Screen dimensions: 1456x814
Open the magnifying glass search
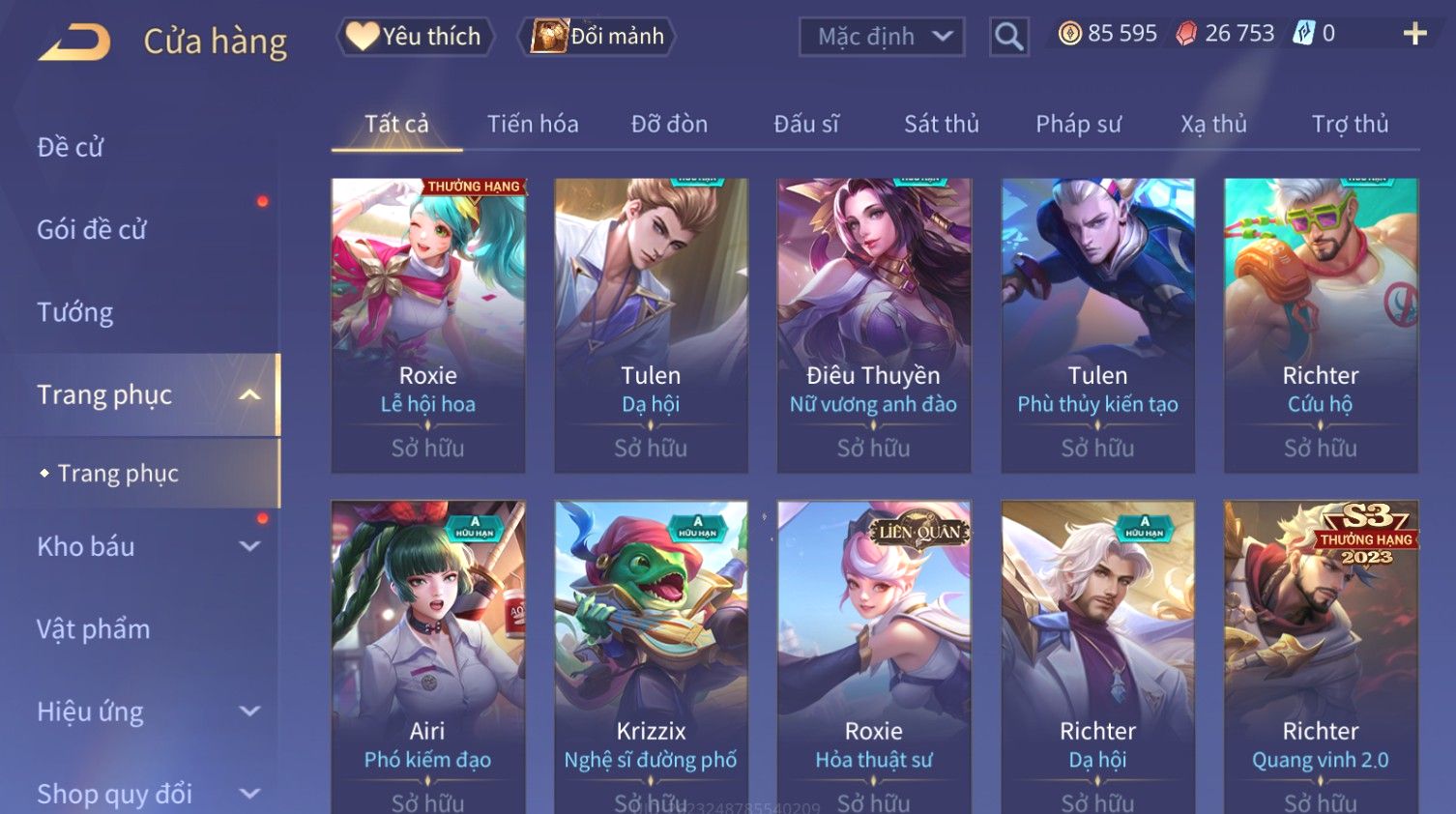1008,37
